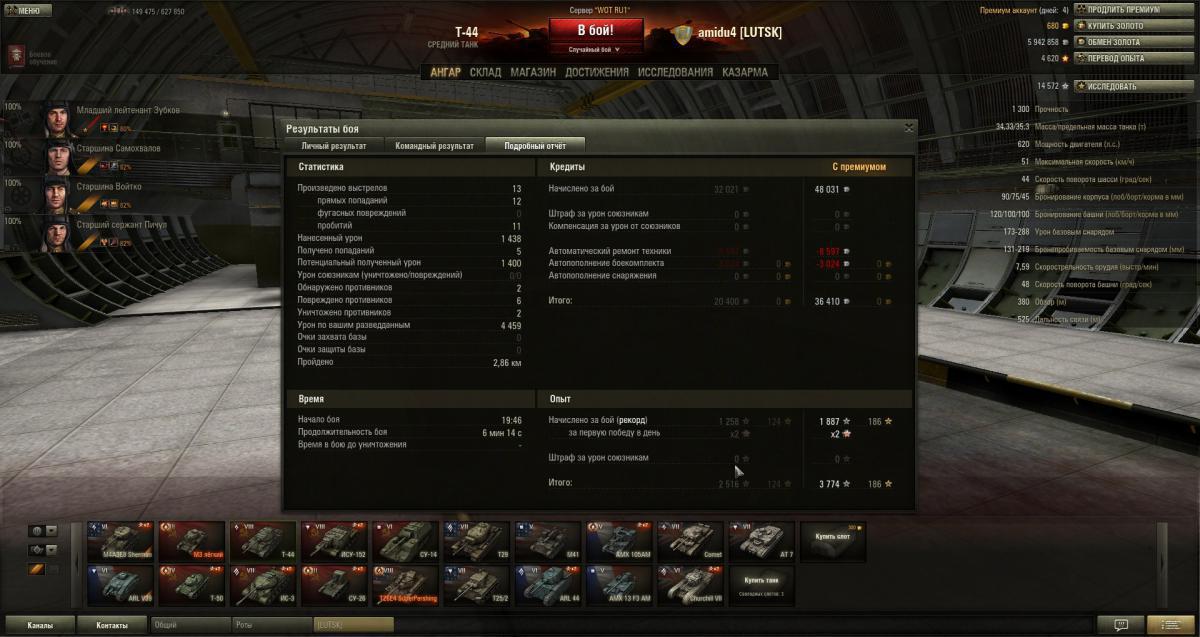
Task: Open the МЕНЮ button
Action: pos(29,11)
